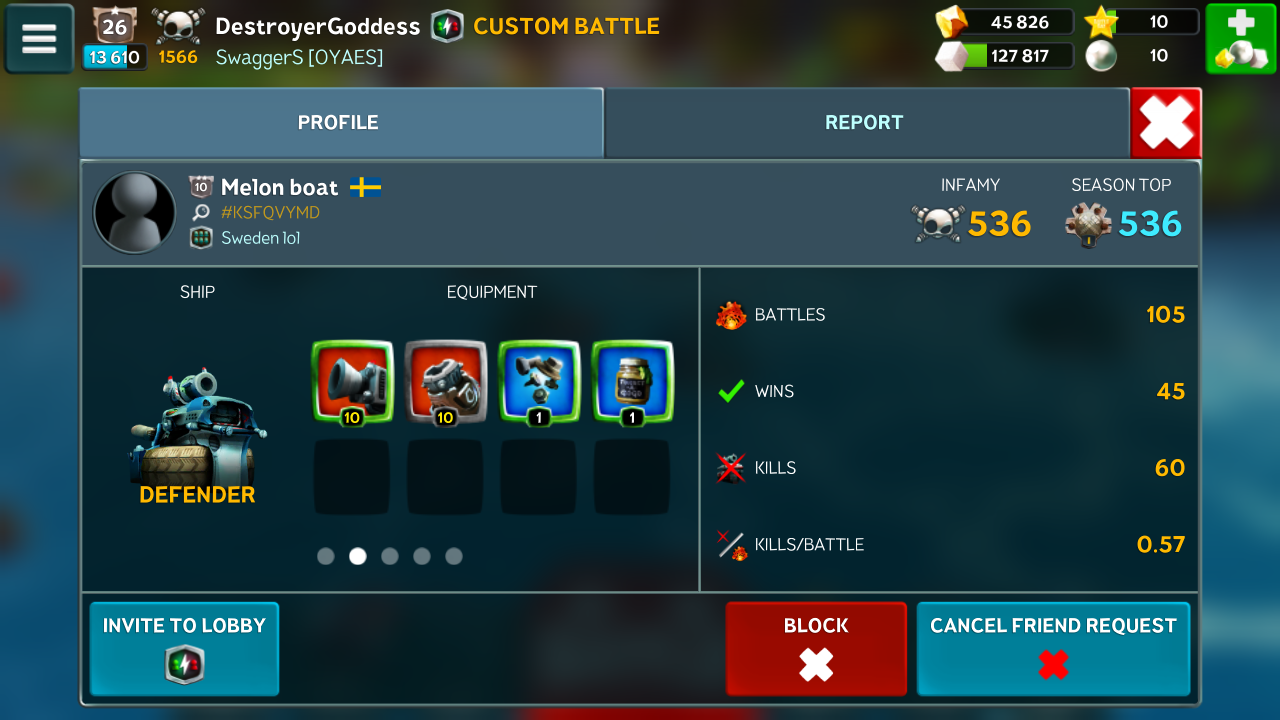
Task: Click the pearl currency counter
Action: click(1142, 56)
